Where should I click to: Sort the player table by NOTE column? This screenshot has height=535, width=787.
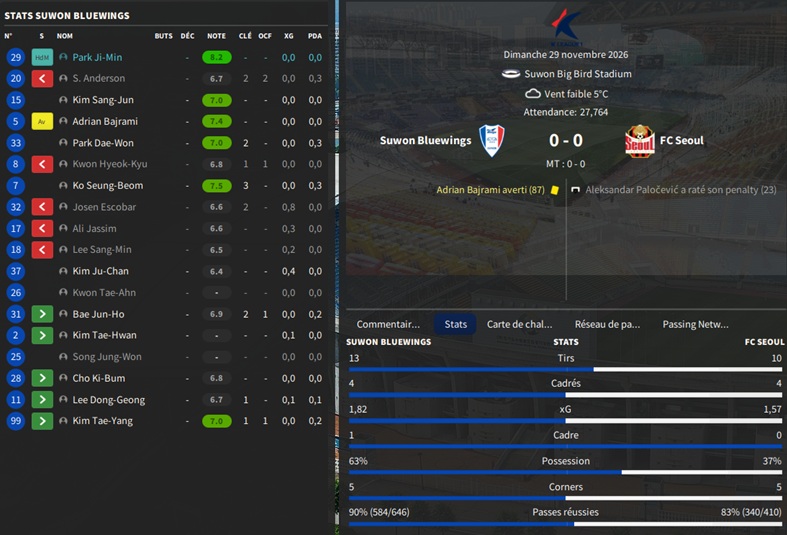coord(216,36)
